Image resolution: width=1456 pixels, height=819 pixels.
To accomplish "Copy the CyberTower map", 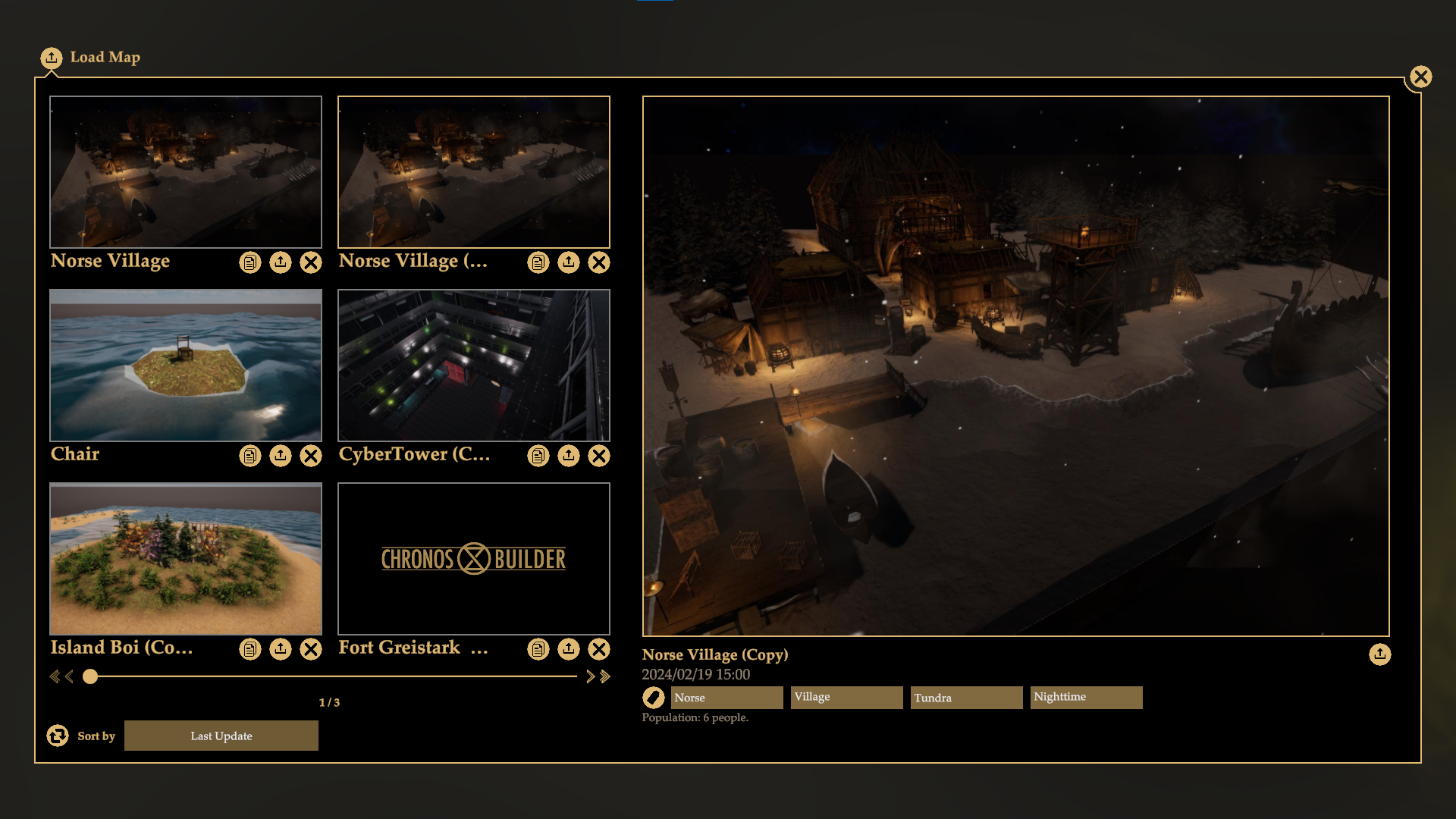I will [538, 456].
